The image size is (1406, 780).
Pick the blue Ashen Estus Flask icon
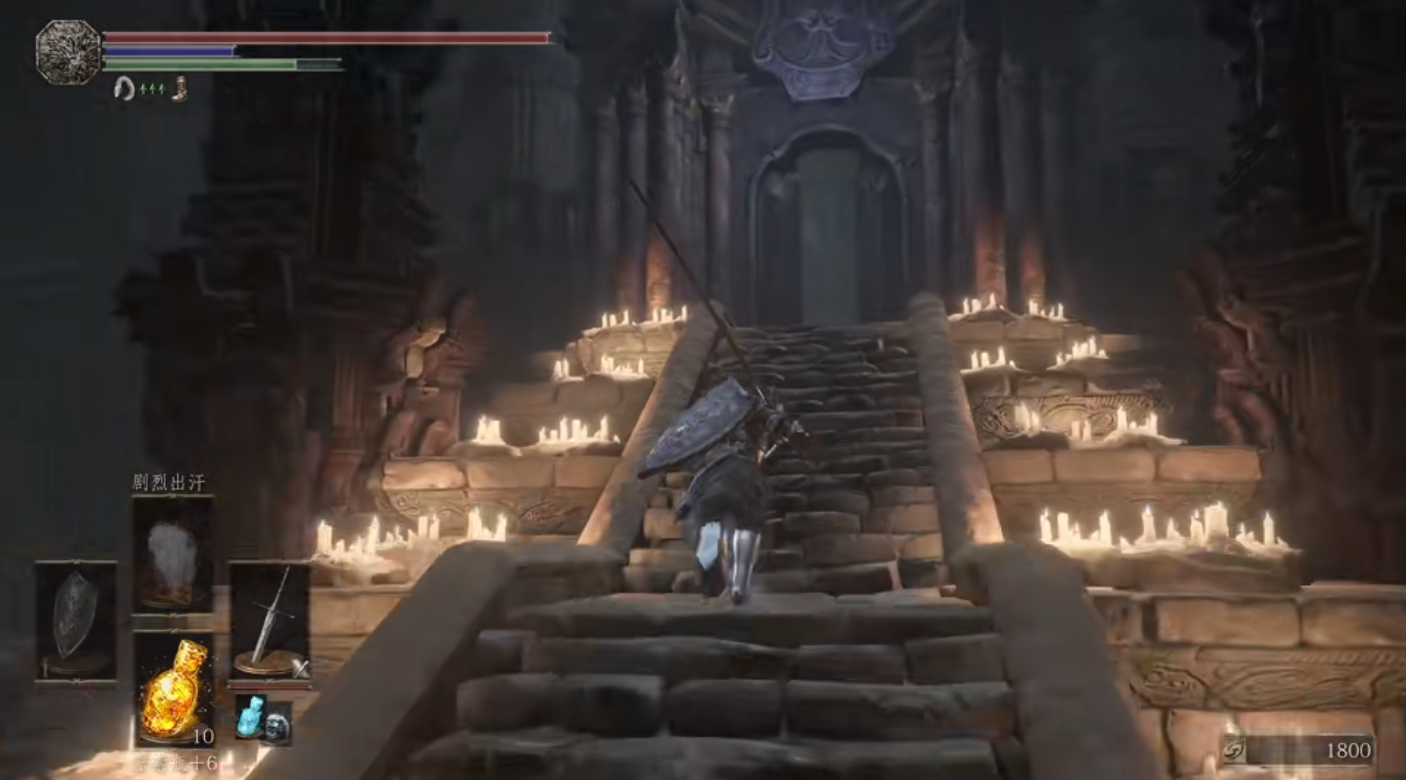(249, 717)
